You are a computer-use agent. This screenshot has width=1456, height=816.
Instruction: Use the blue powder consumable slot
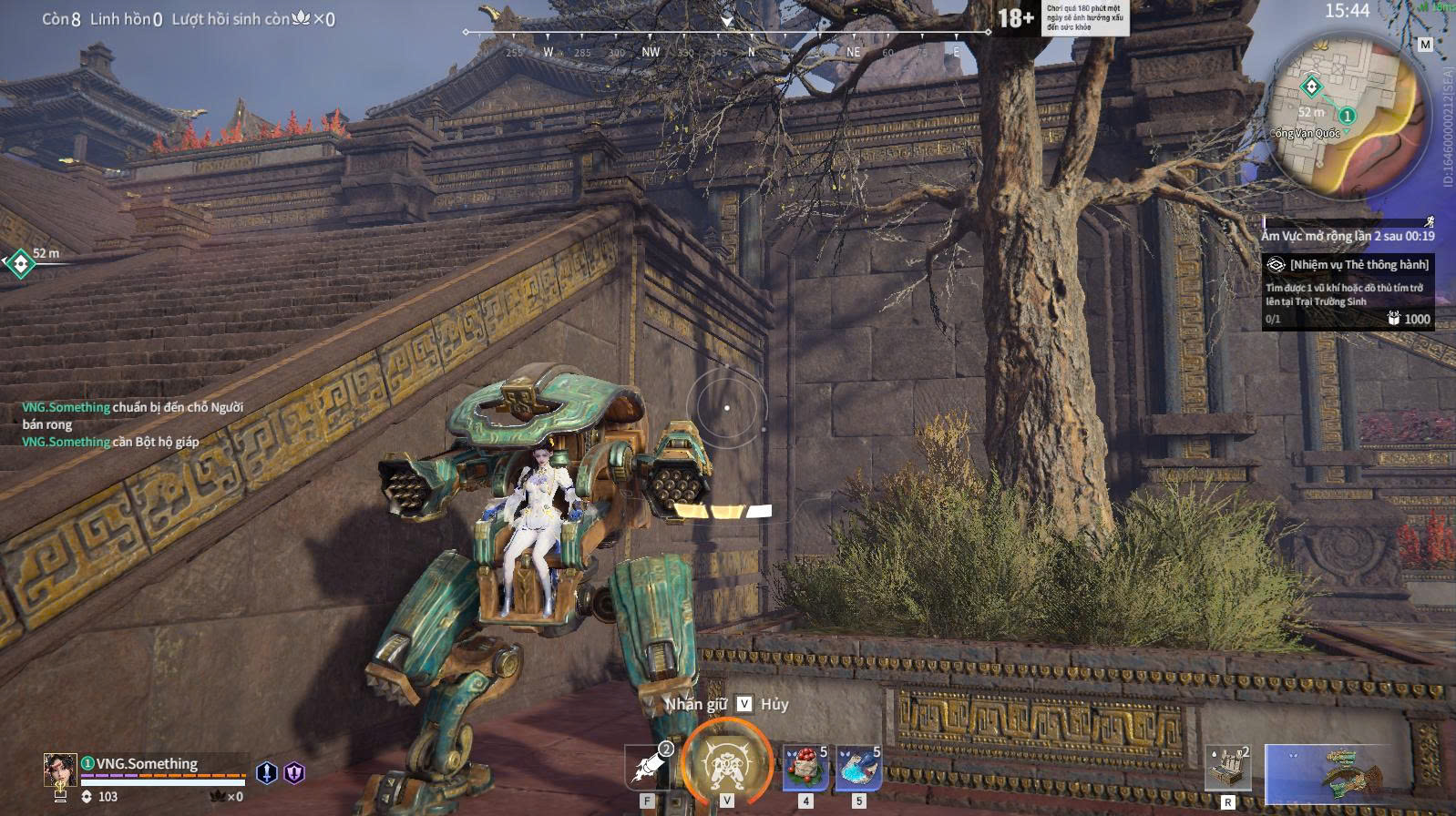coord(858,768)
